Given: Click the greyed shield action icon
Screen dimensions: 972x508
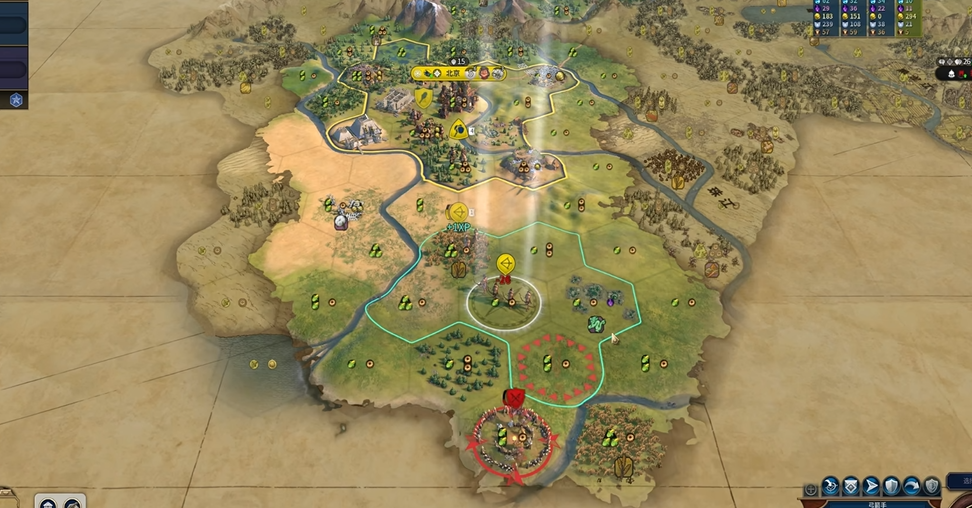Looking at the screenshot, I should tap(931, 486).
